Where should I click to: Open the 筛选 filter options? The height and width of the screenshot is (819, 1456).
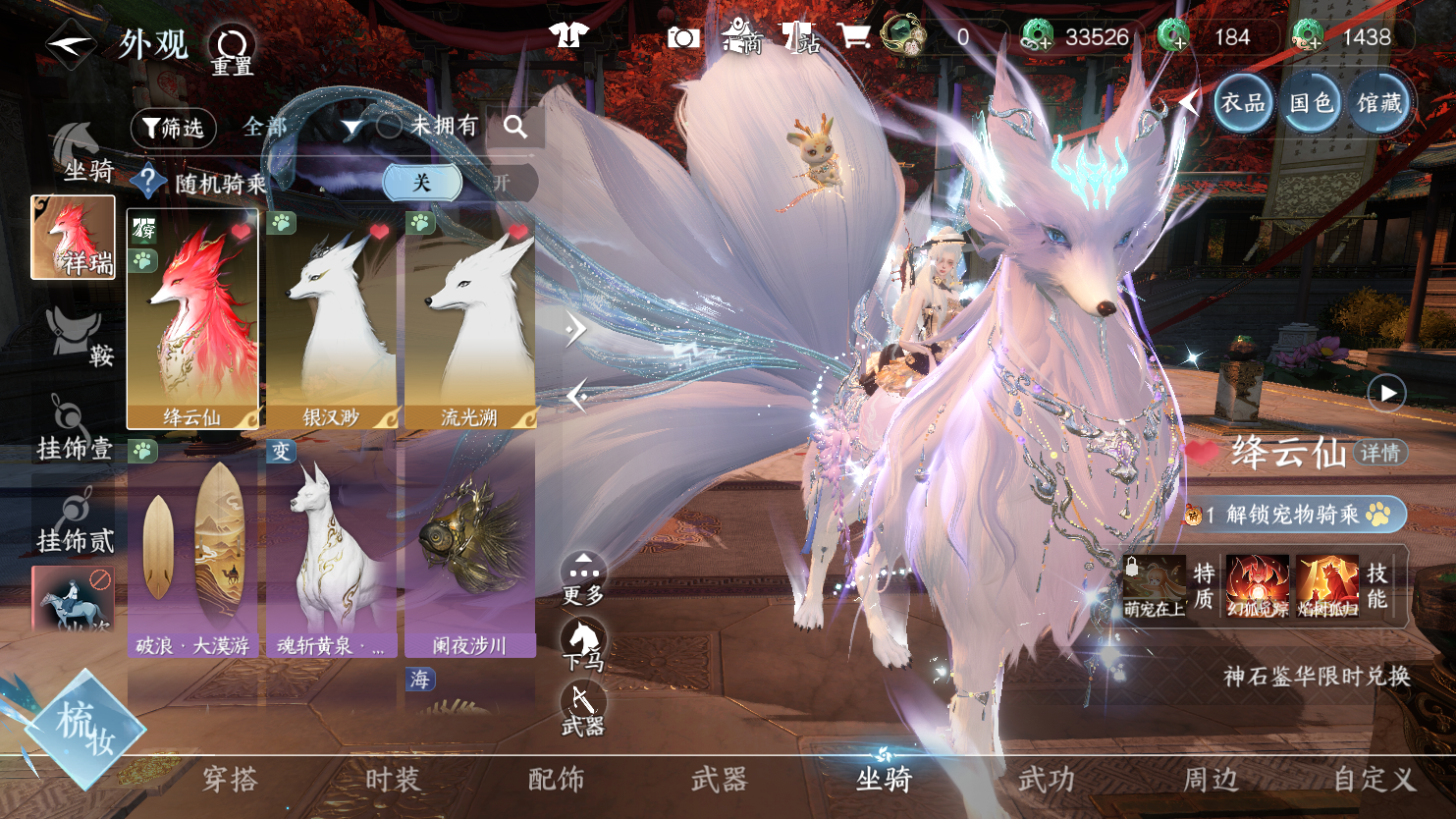[x=173, y=128]
